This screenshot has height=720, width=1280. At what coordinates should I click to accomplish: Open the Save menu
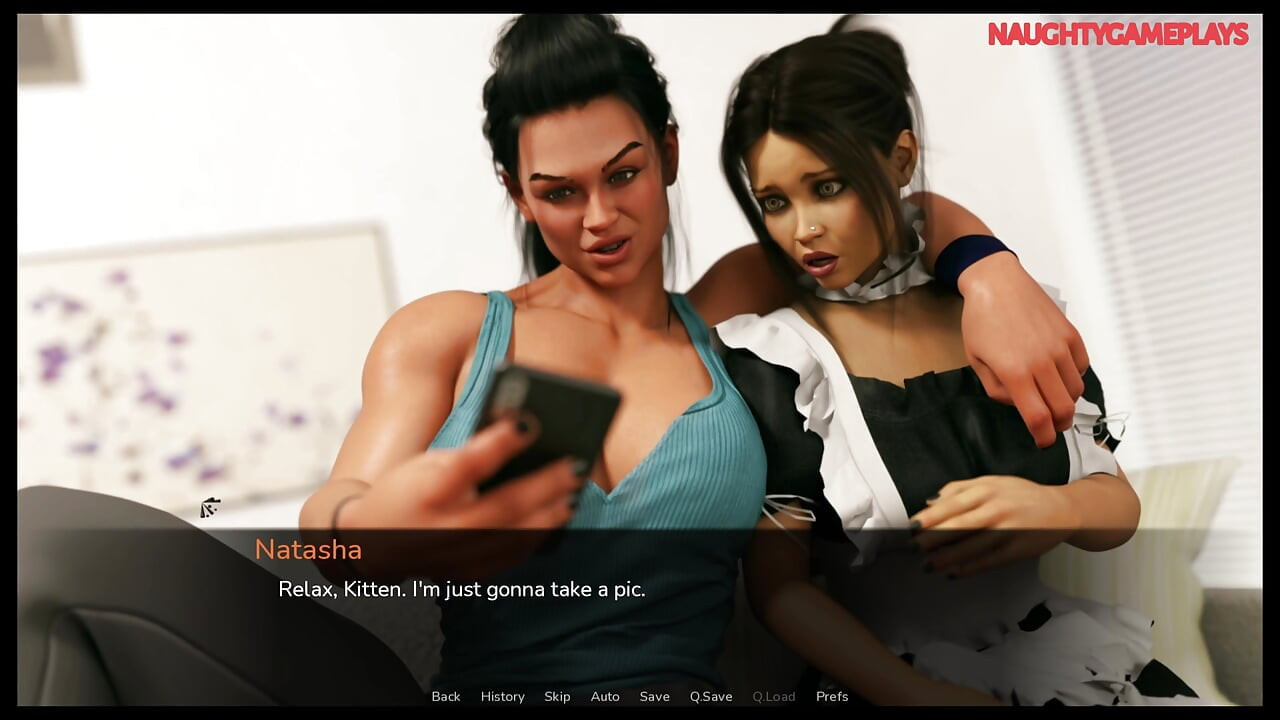654,696
